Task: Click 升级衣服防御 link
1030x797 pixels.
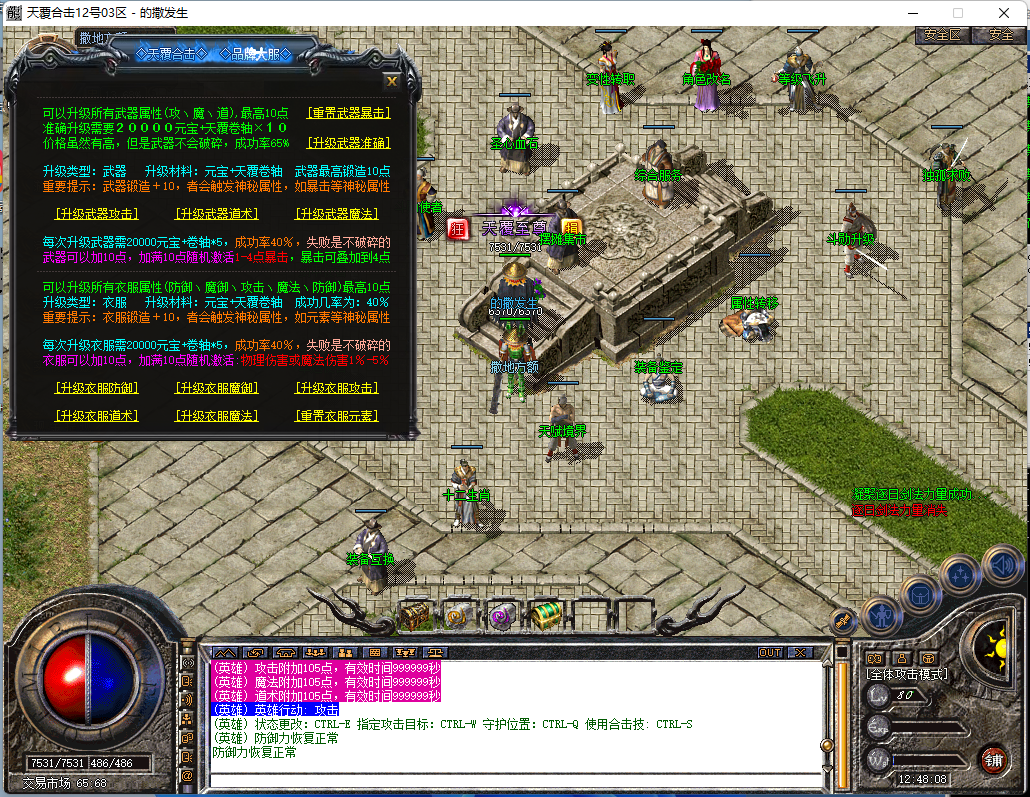Action: 97,388
